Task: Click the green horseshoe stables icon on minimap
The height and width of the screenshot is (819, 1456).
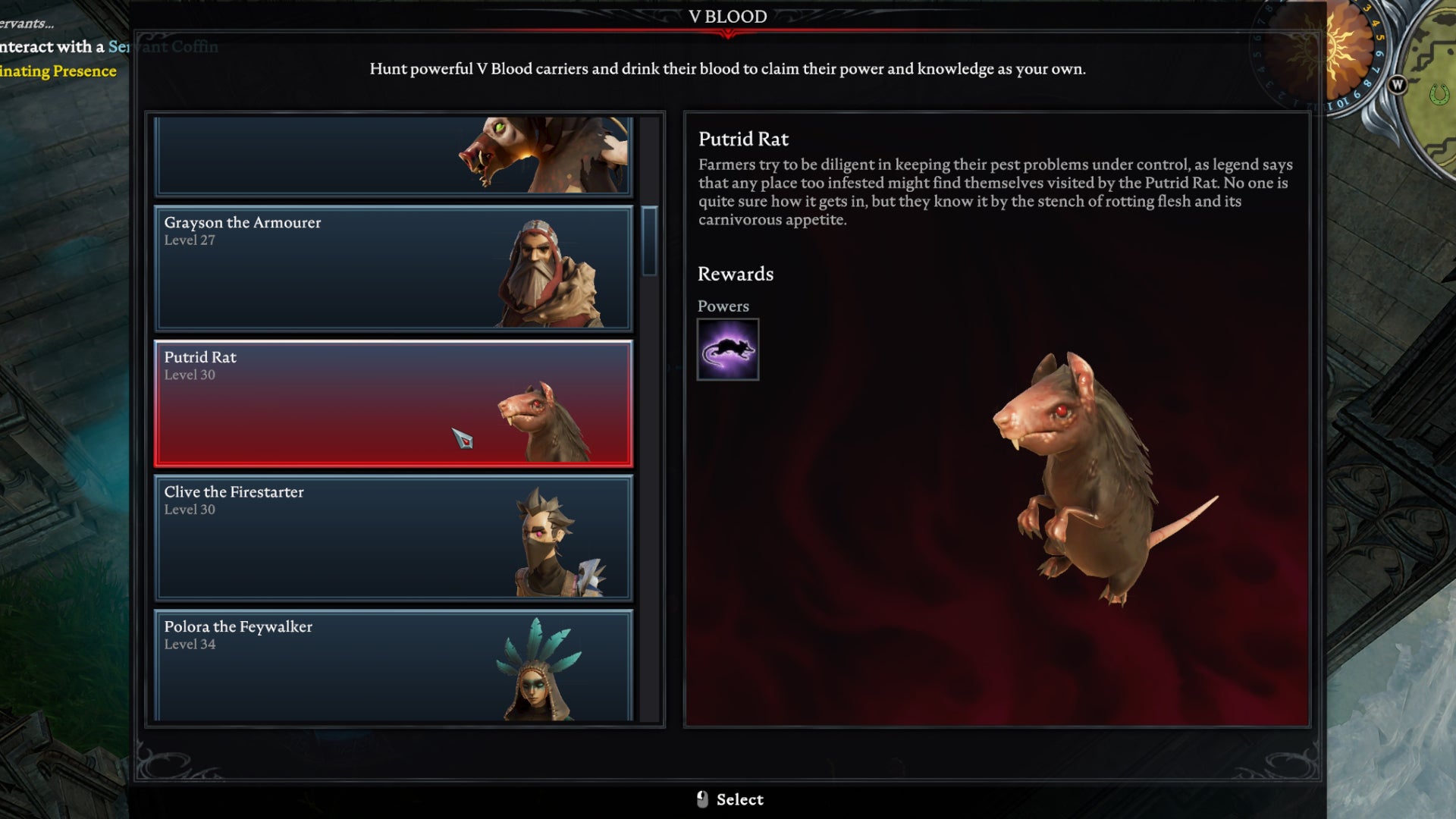Action: coord(1439,92)
